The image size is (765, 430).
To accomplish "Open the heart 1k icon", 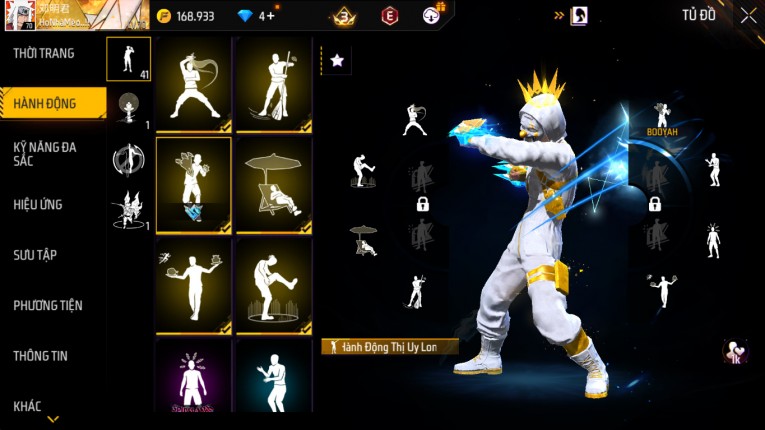I will [734, 352].
